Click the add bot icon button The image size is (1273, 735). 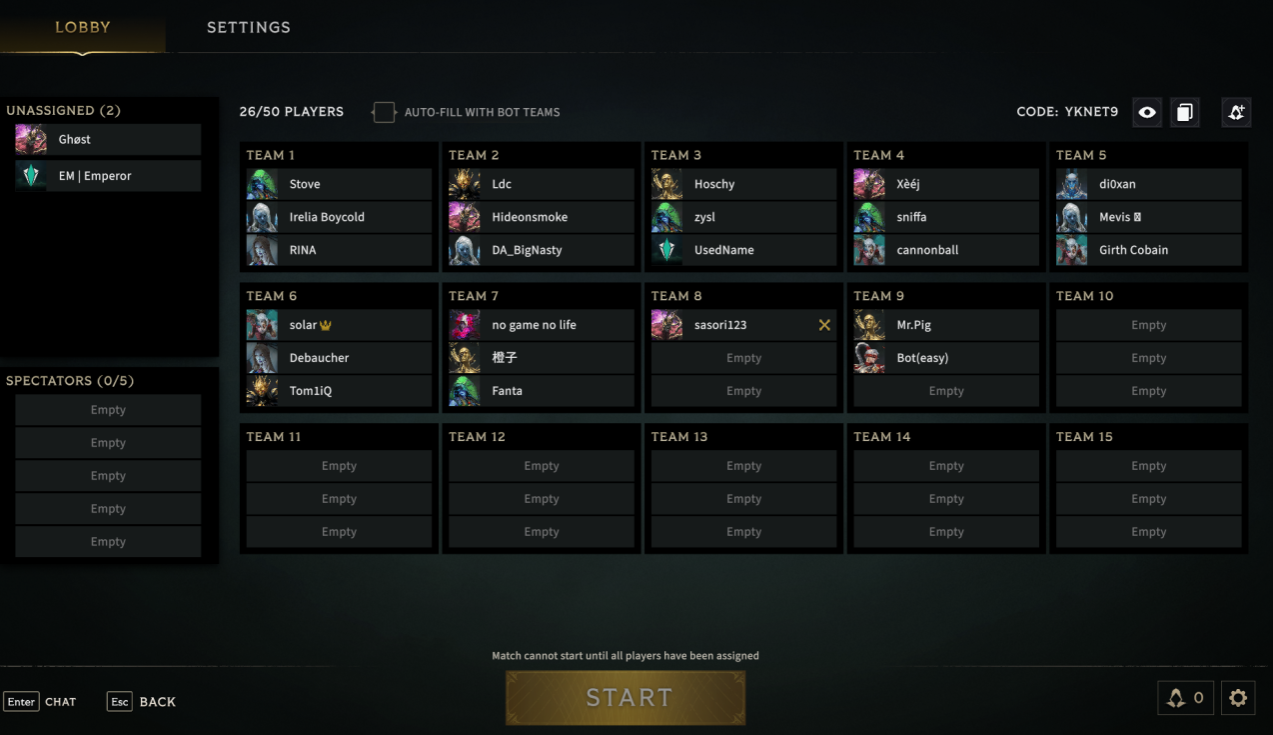(1236, 112)
